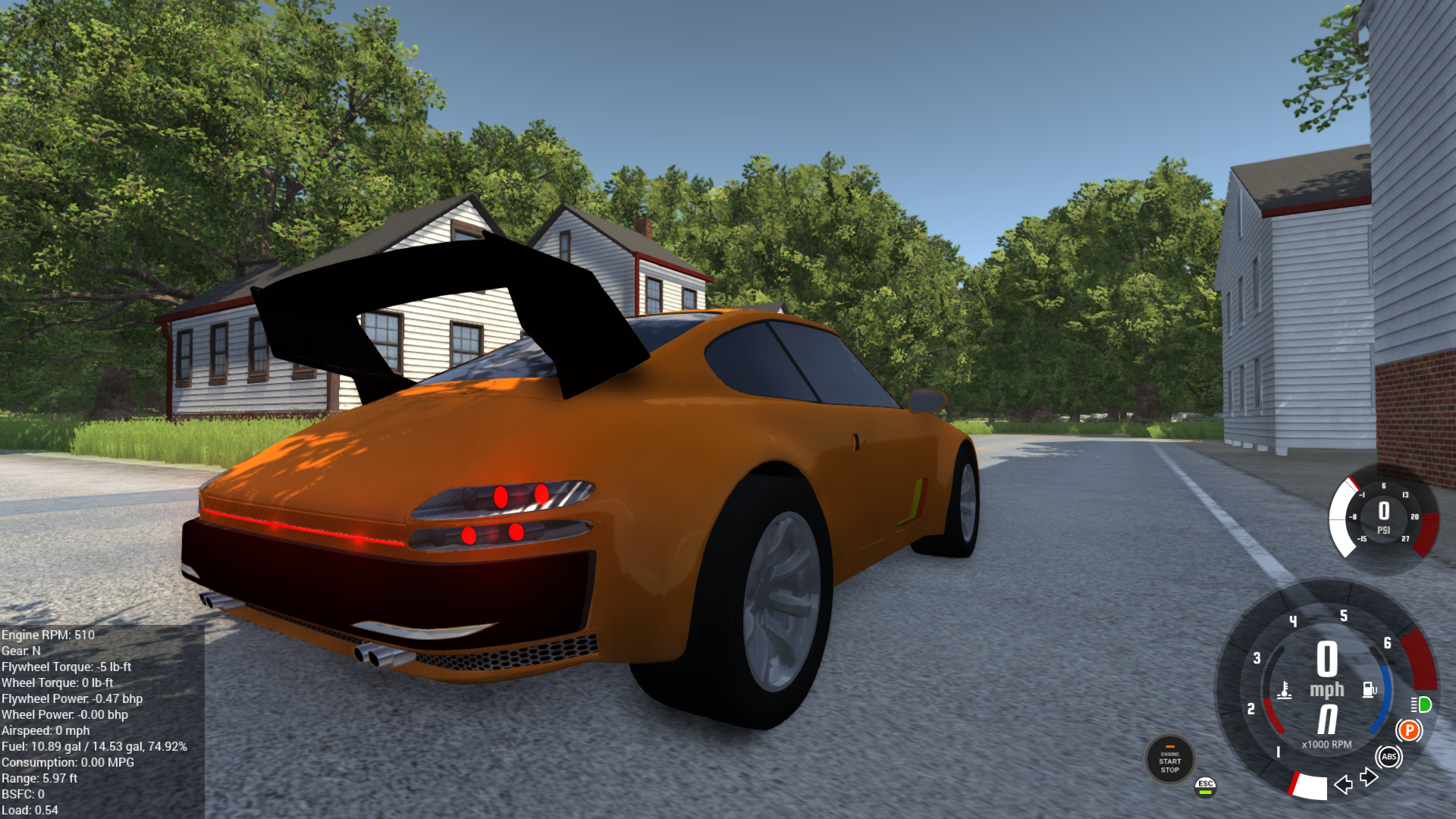Click the ABS indicator icon
1456x819 pixels.
click(x=1389, y=756)
